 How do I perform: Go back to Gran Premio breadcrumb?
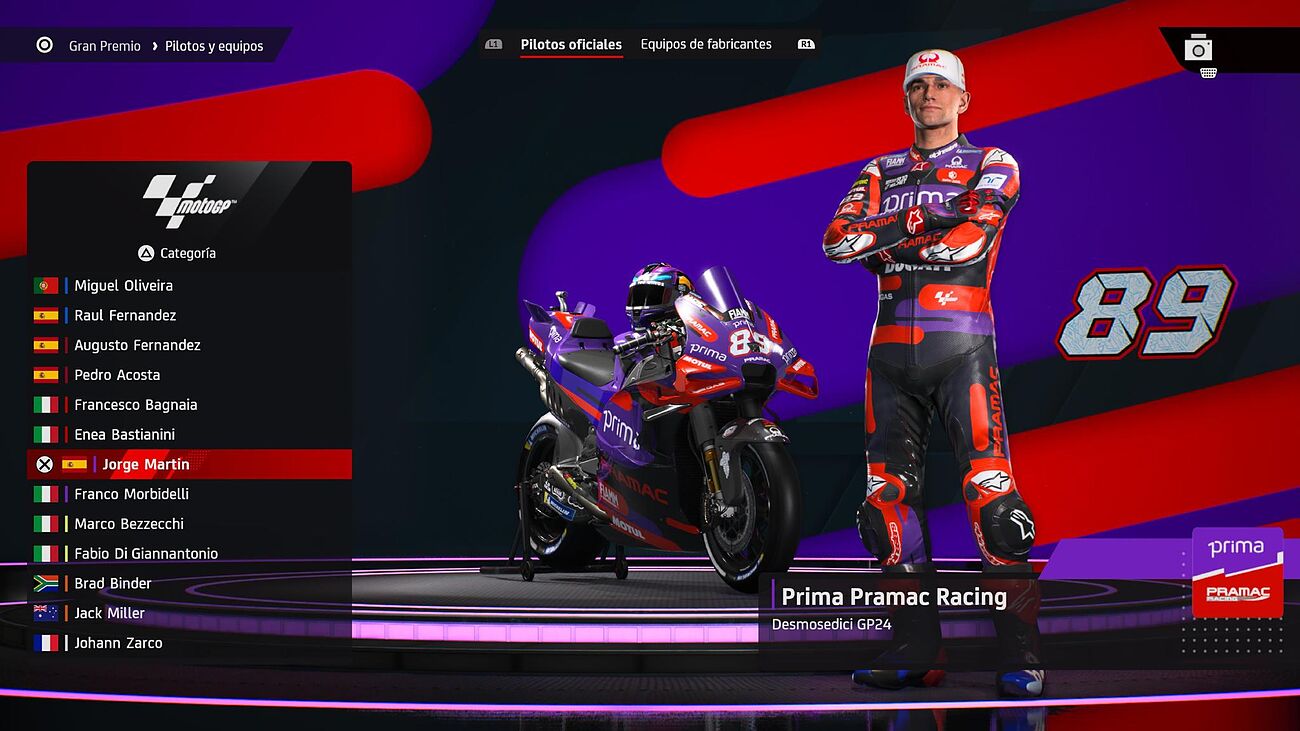(104, 46)
